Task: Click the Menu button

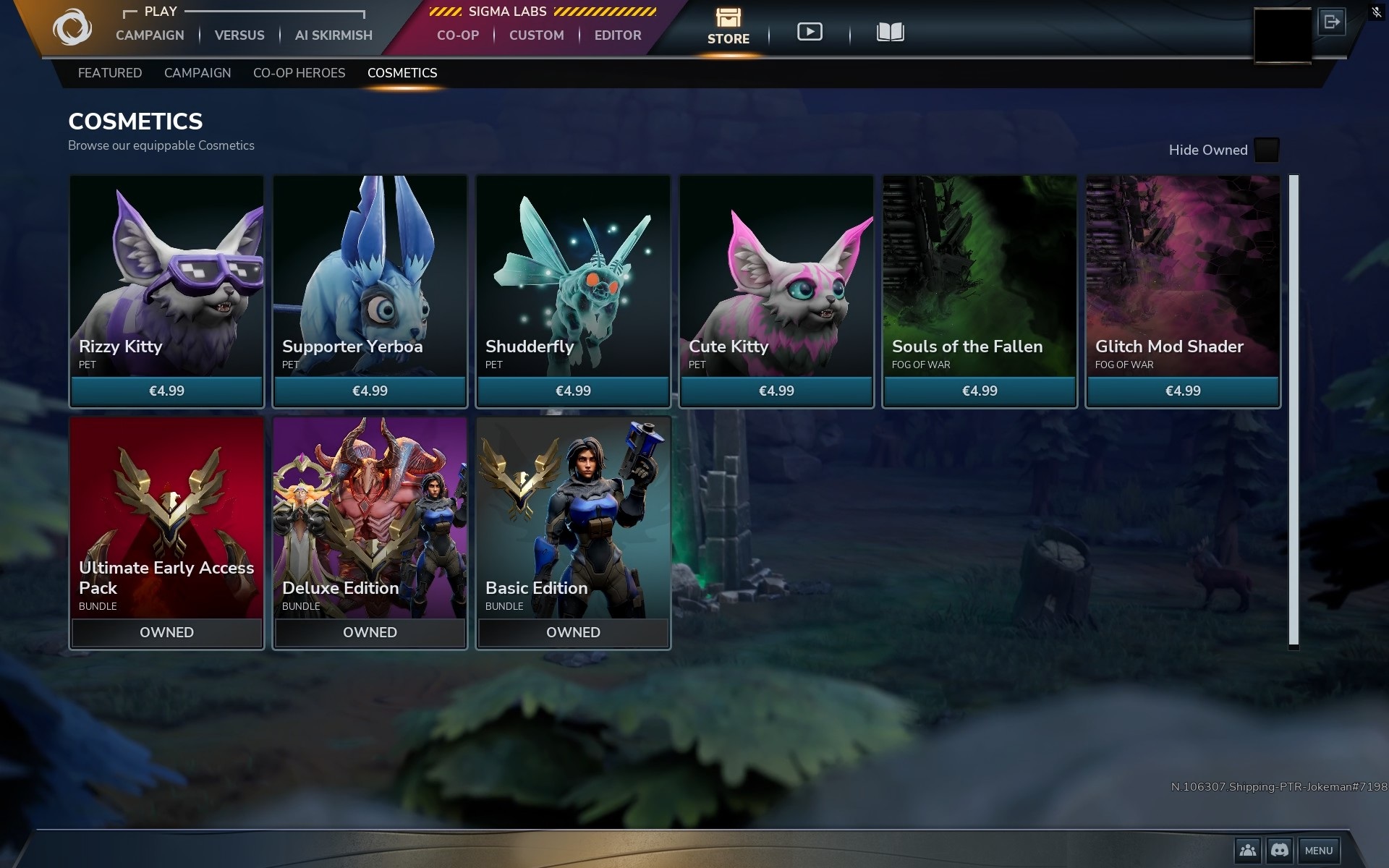Action: [x=1318, y=851]
